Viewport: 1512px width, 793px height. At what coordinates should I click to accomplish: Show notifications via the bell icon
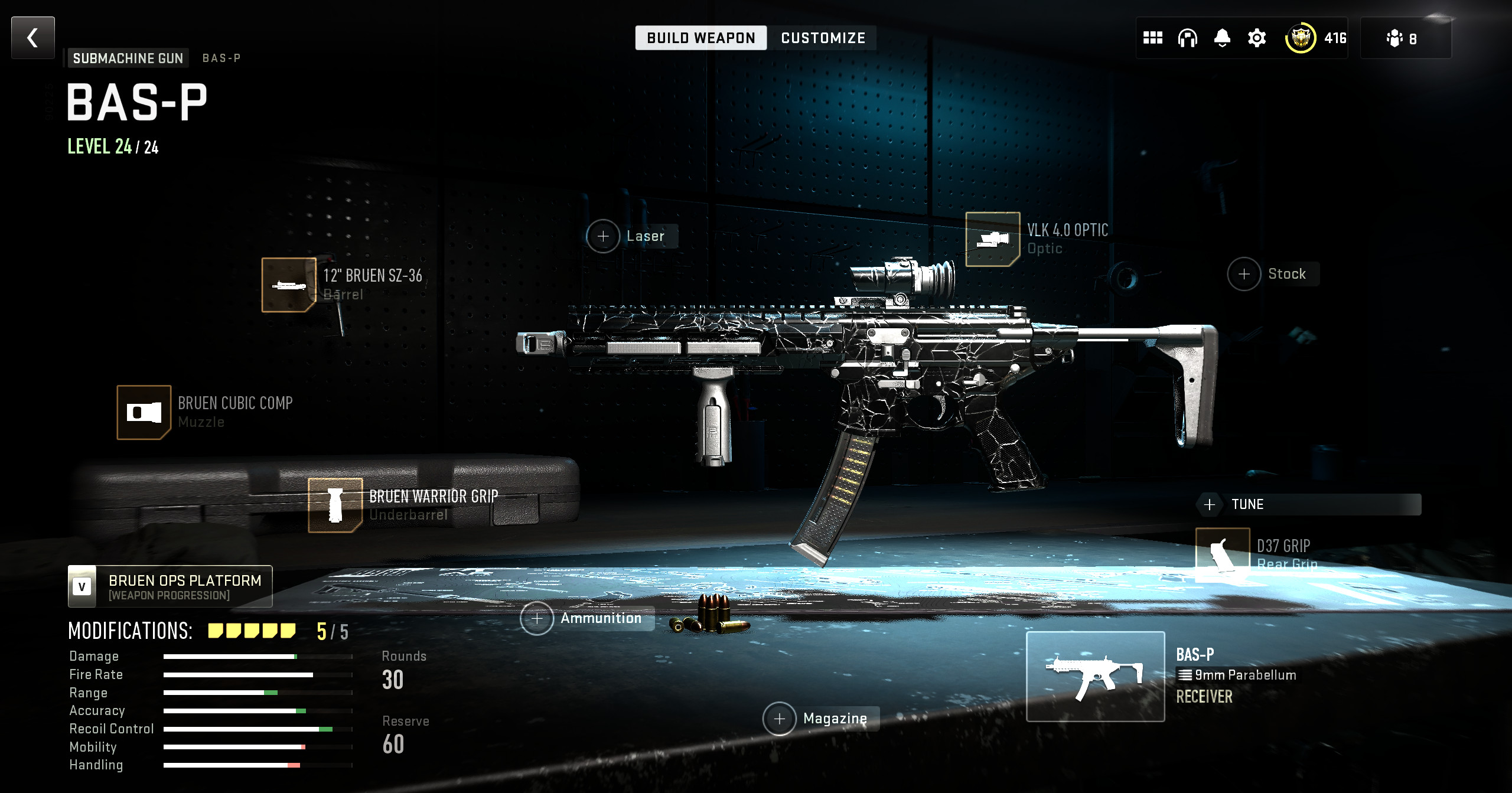(1222, 38)
